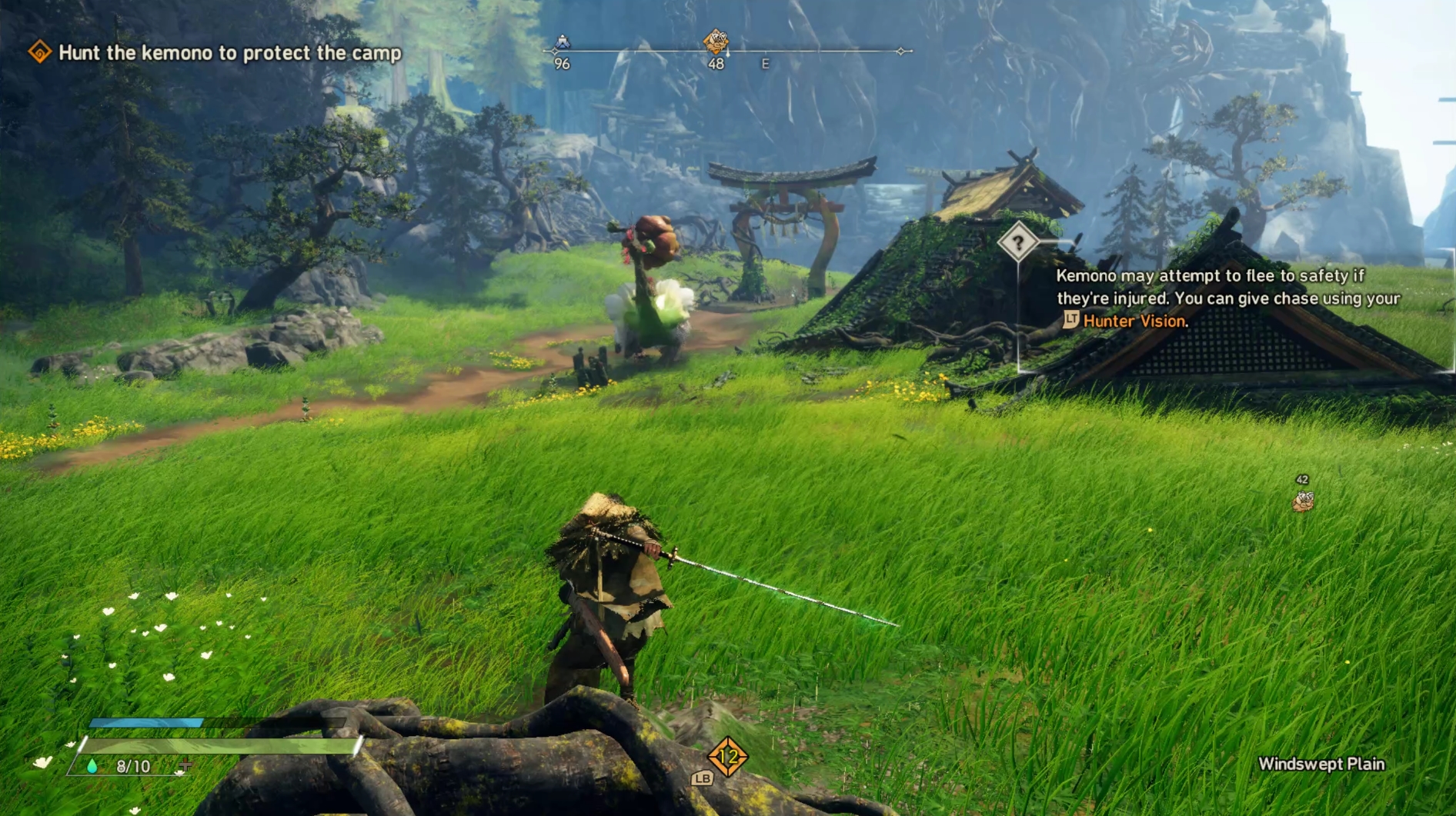Select the quest objective diamond icon
This screenshot has width=1456, height=816.
[x=39, y=52]
